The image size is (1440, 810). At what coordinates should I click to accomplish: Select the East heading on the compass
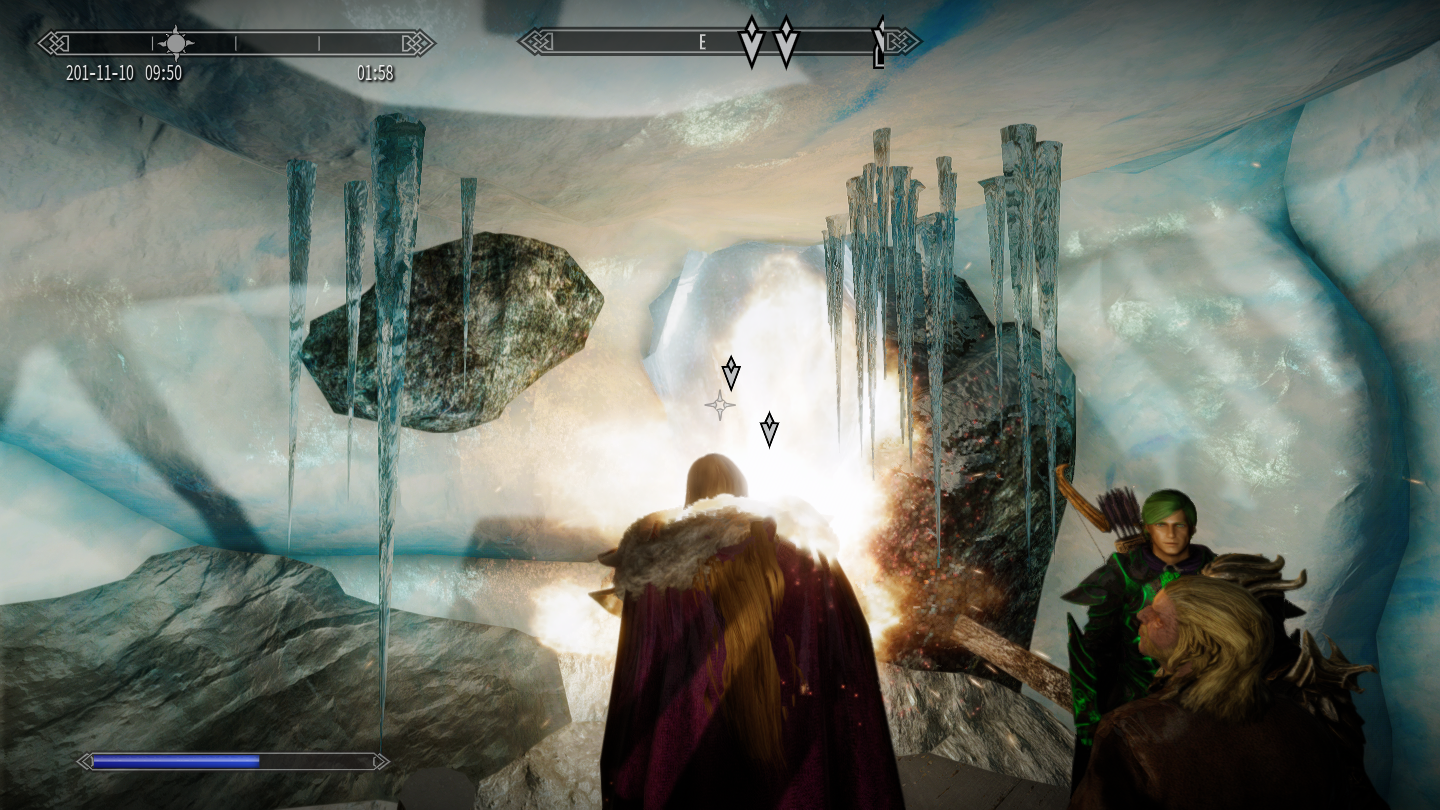point(702,42)
